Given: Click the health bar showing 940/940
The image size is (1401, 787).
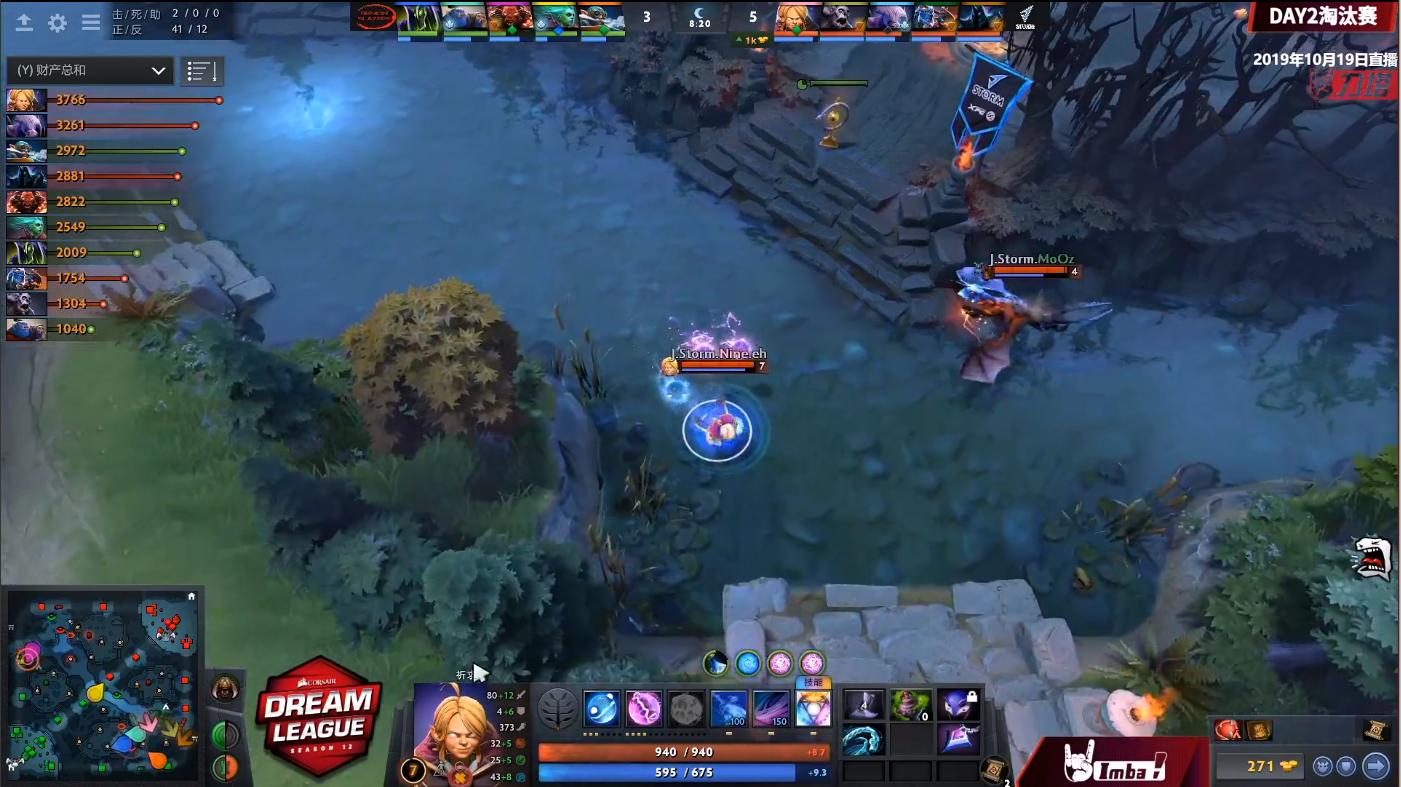Looking at the screenshot, I should click(x=678, y=750).
